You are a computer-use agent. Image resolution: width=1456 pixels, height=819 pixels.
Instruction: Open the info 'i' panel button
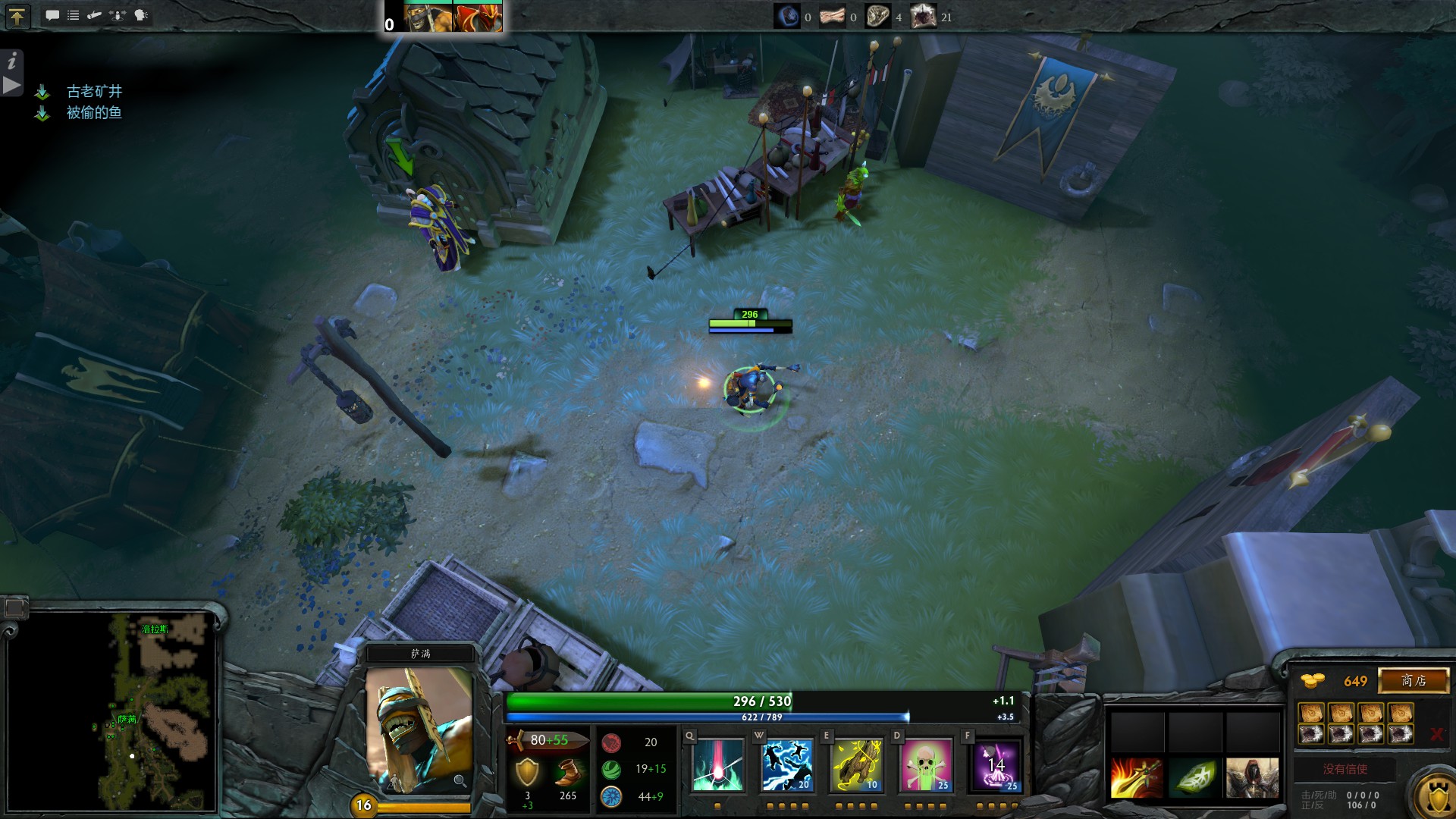point(12,61)
